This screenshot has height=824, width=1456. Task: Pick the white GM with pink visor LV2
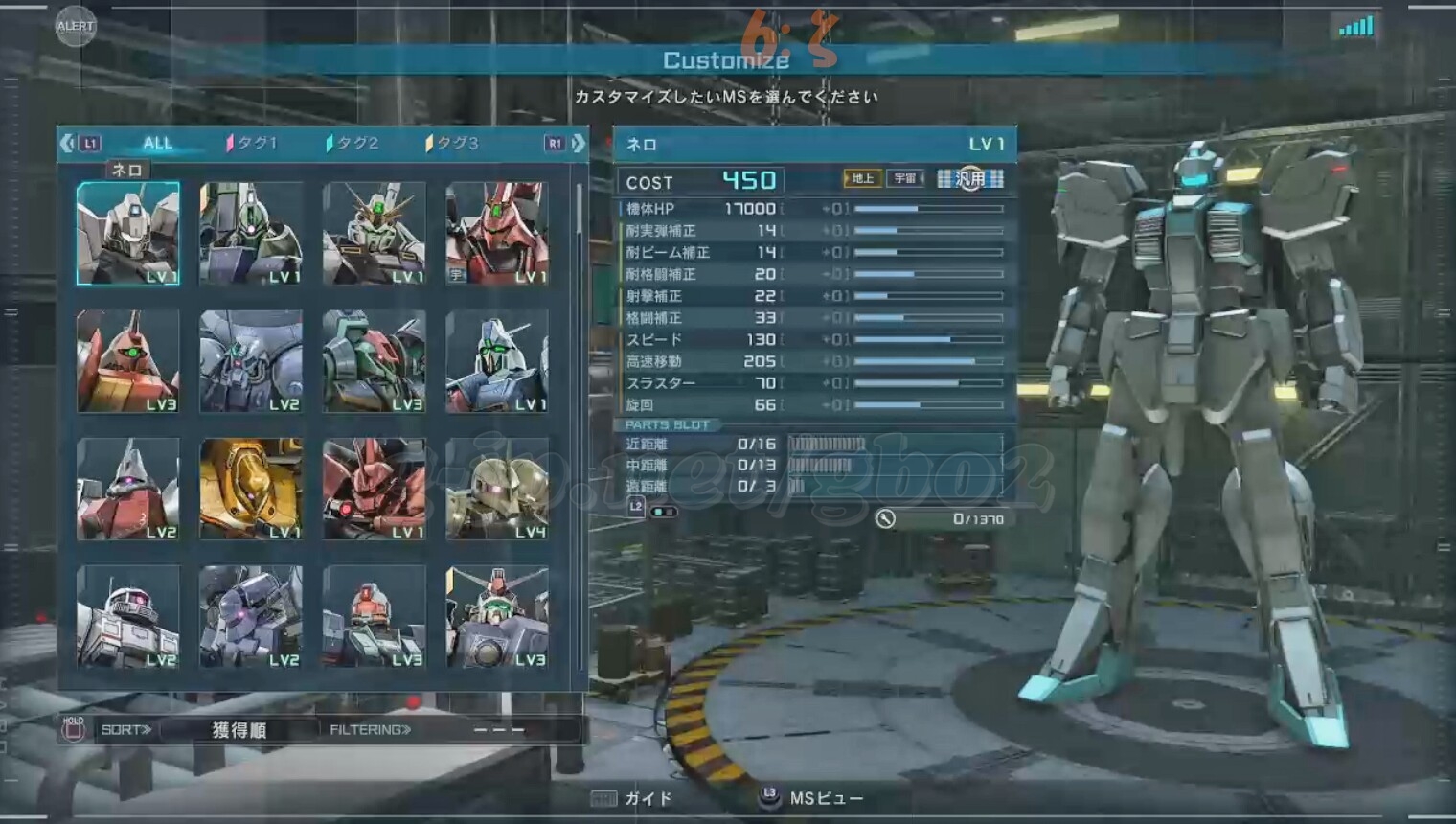(x=128, y=616)
